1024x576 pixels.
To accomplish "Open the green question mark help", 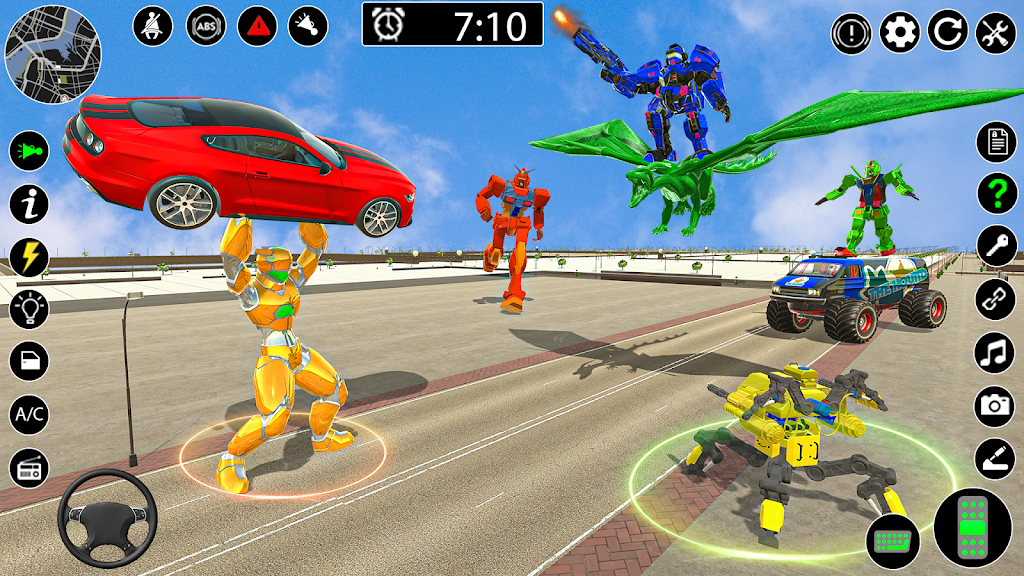I will click(996, 193).
